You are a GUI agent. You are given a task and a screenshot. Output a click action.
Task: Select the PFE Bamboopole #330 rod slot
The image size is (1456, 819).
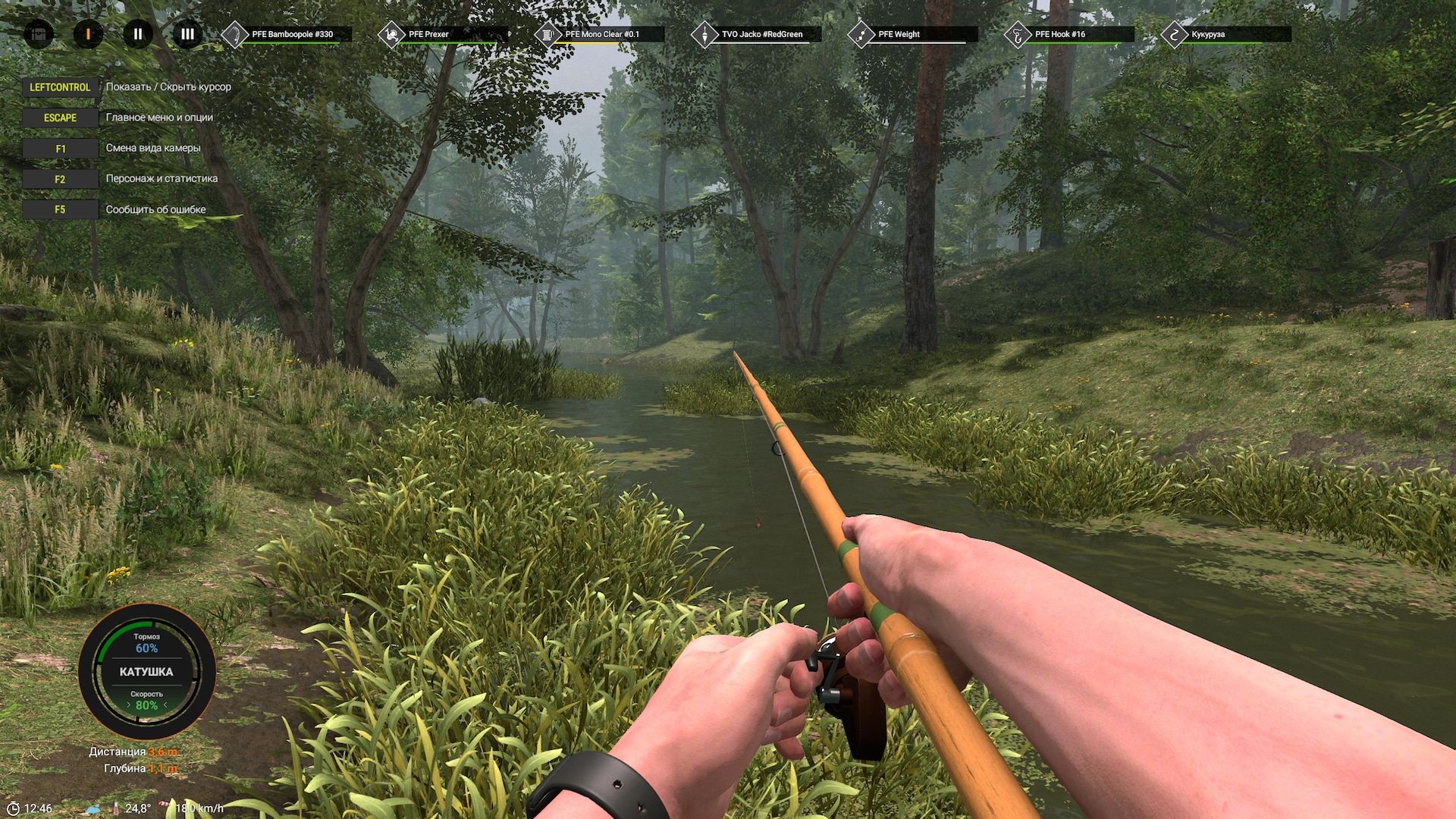coord(288,34)
